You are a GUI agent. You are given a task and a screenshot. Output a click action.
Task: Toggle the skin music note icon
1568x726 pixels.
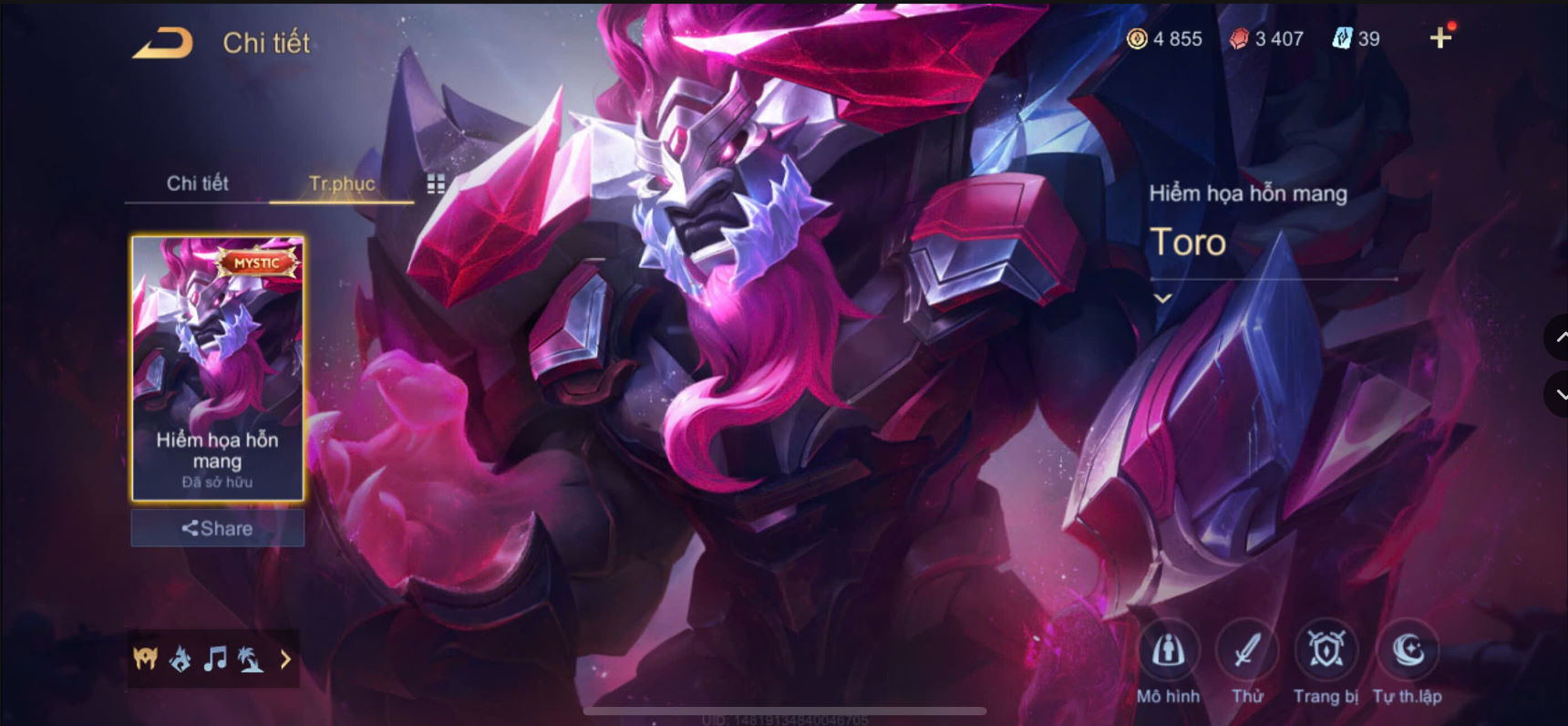click(216, 659)
